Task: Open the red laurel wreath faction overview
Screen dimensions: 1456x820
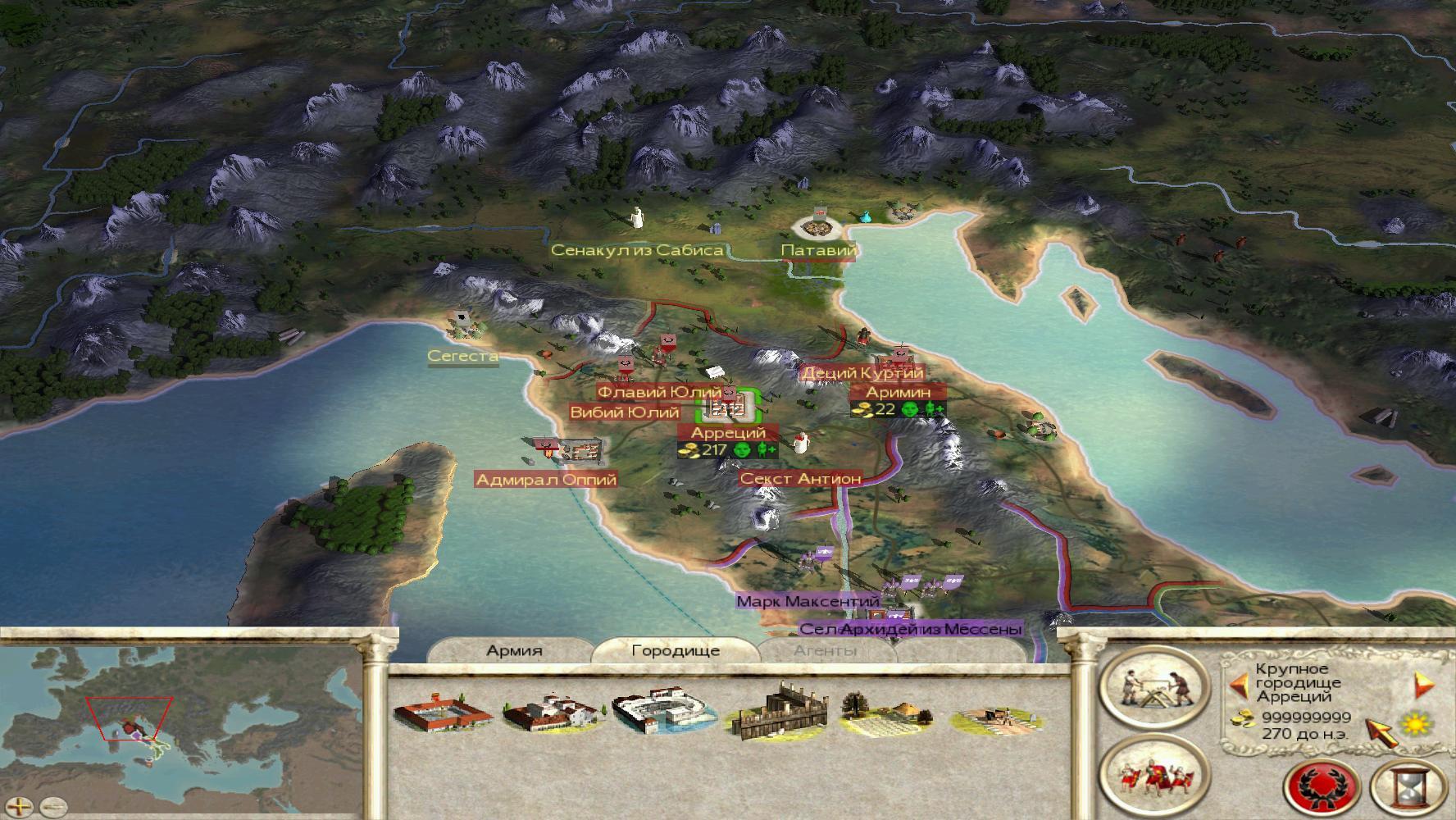Action: [x=1323, y=787]
